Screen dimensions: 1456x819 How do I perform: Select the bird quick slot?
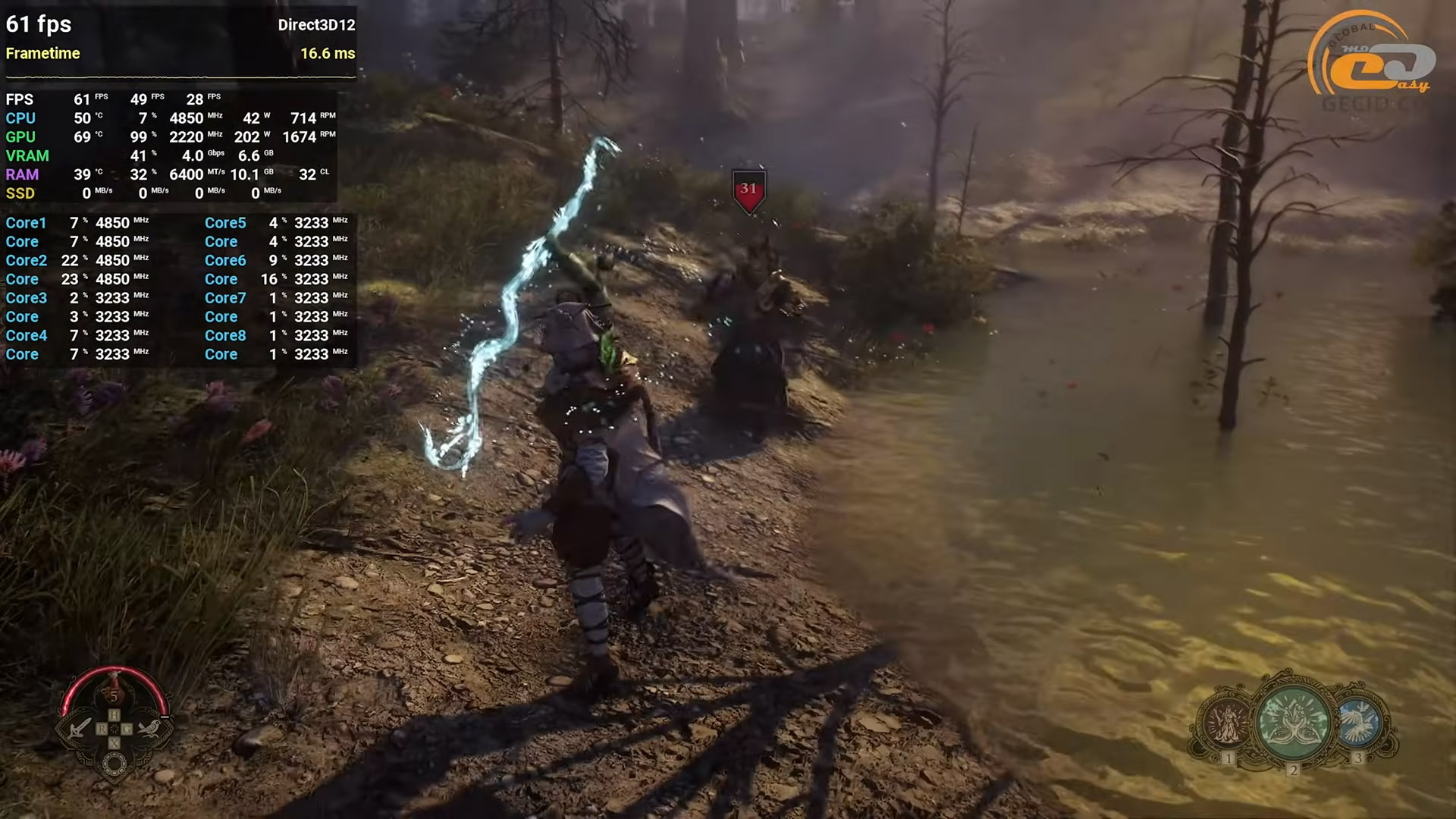pyautogui.click(x=150, y=729)
